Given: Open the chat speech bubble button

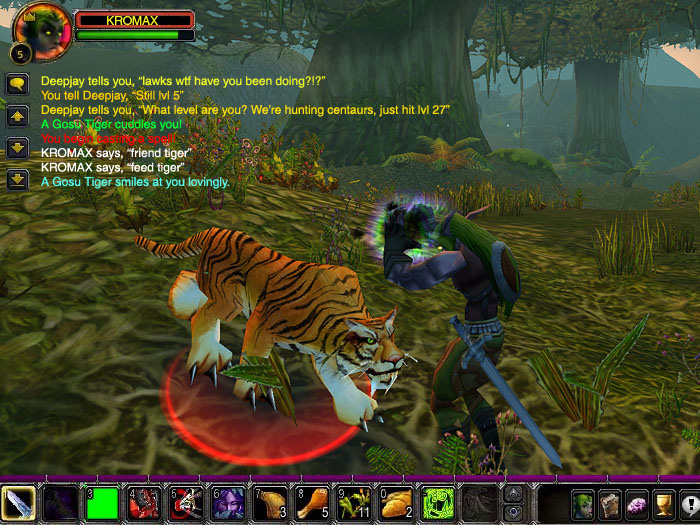Looking at the screenshot, I should pyautogui.click(x=17, y=84).
